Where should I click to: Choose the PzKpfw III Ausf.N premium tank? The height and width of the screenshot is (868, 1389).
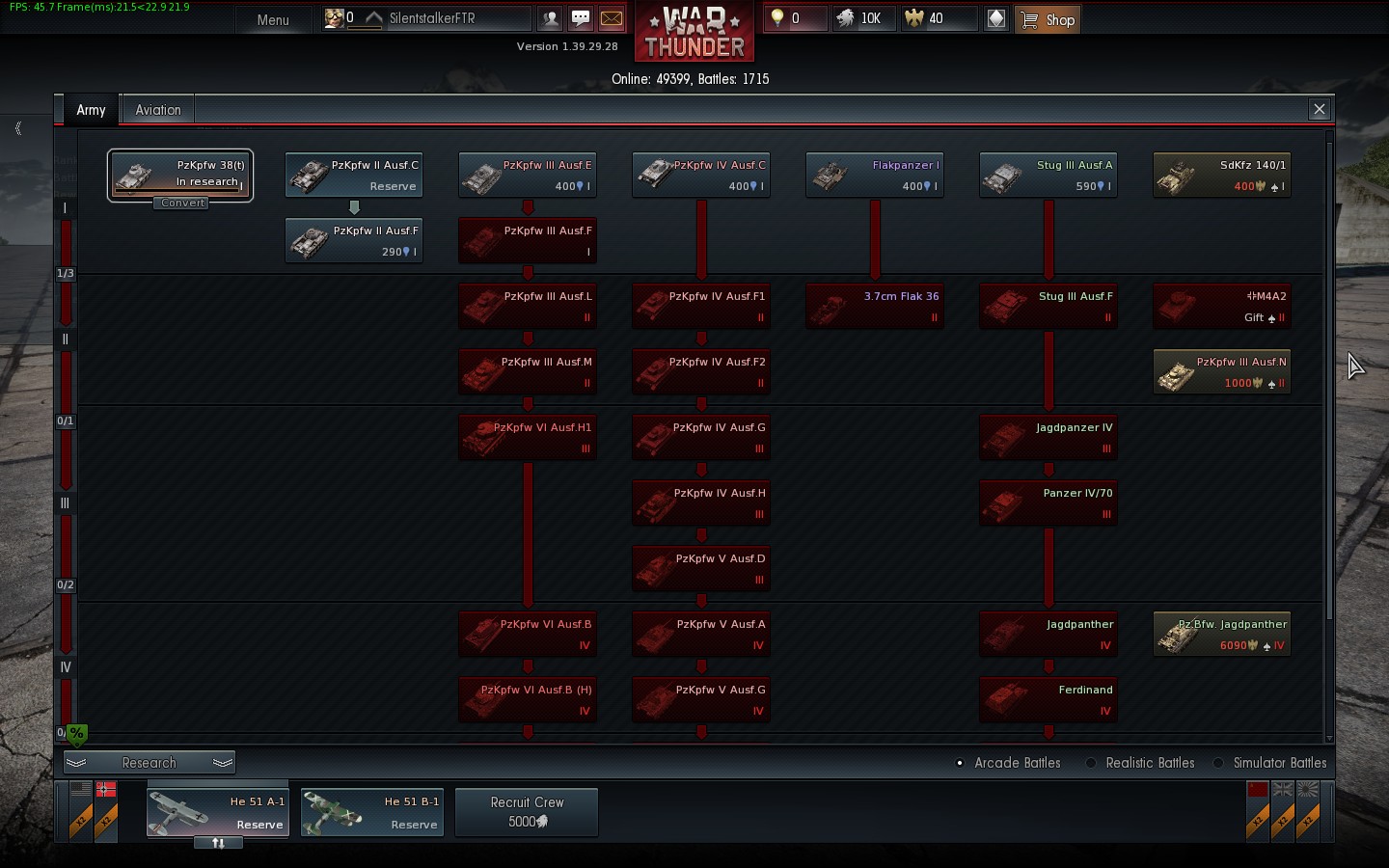pos(1222,372)
